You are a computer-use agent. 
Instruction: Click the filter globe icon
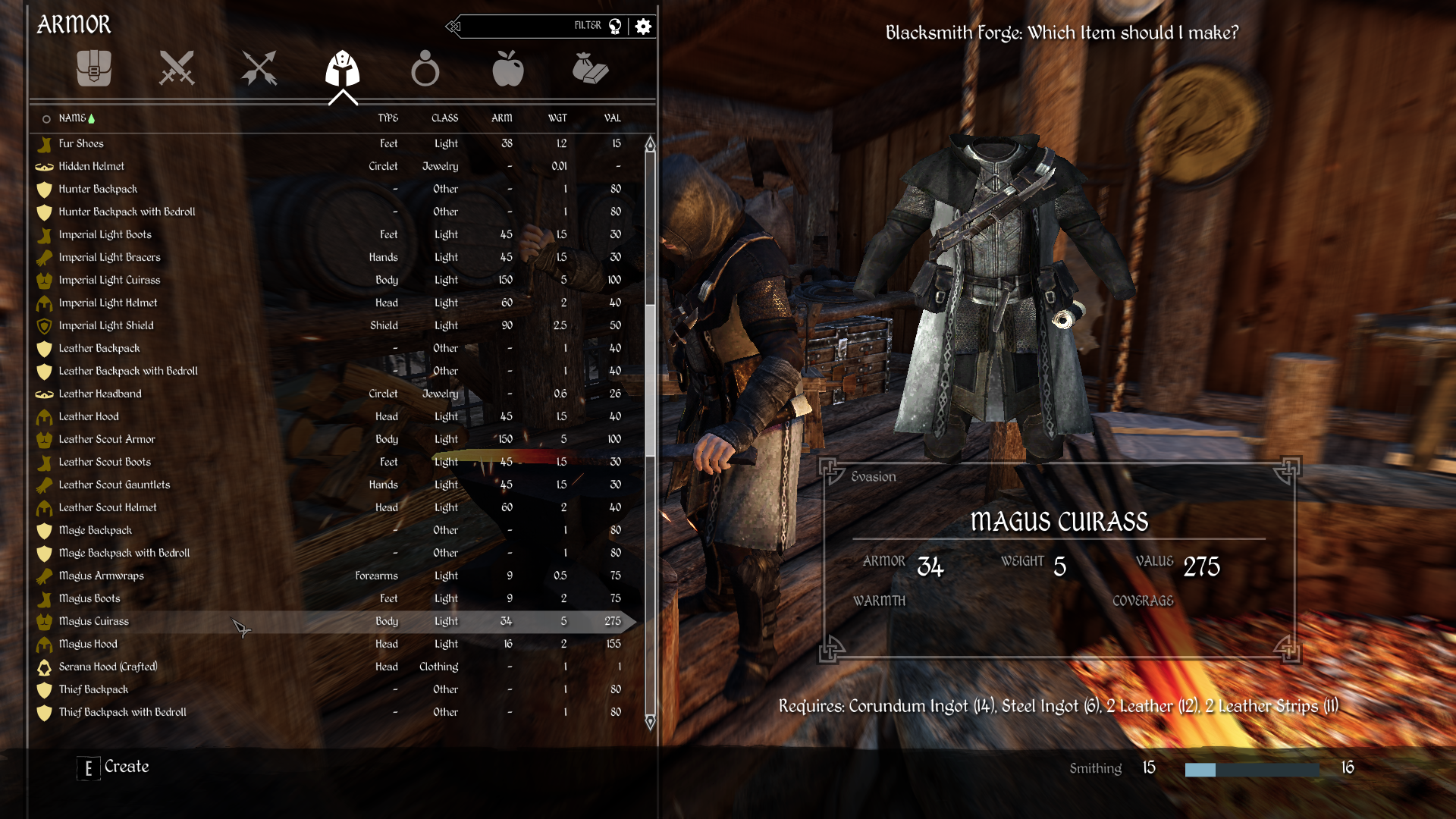pyautogui.click(x=615, y=25)
